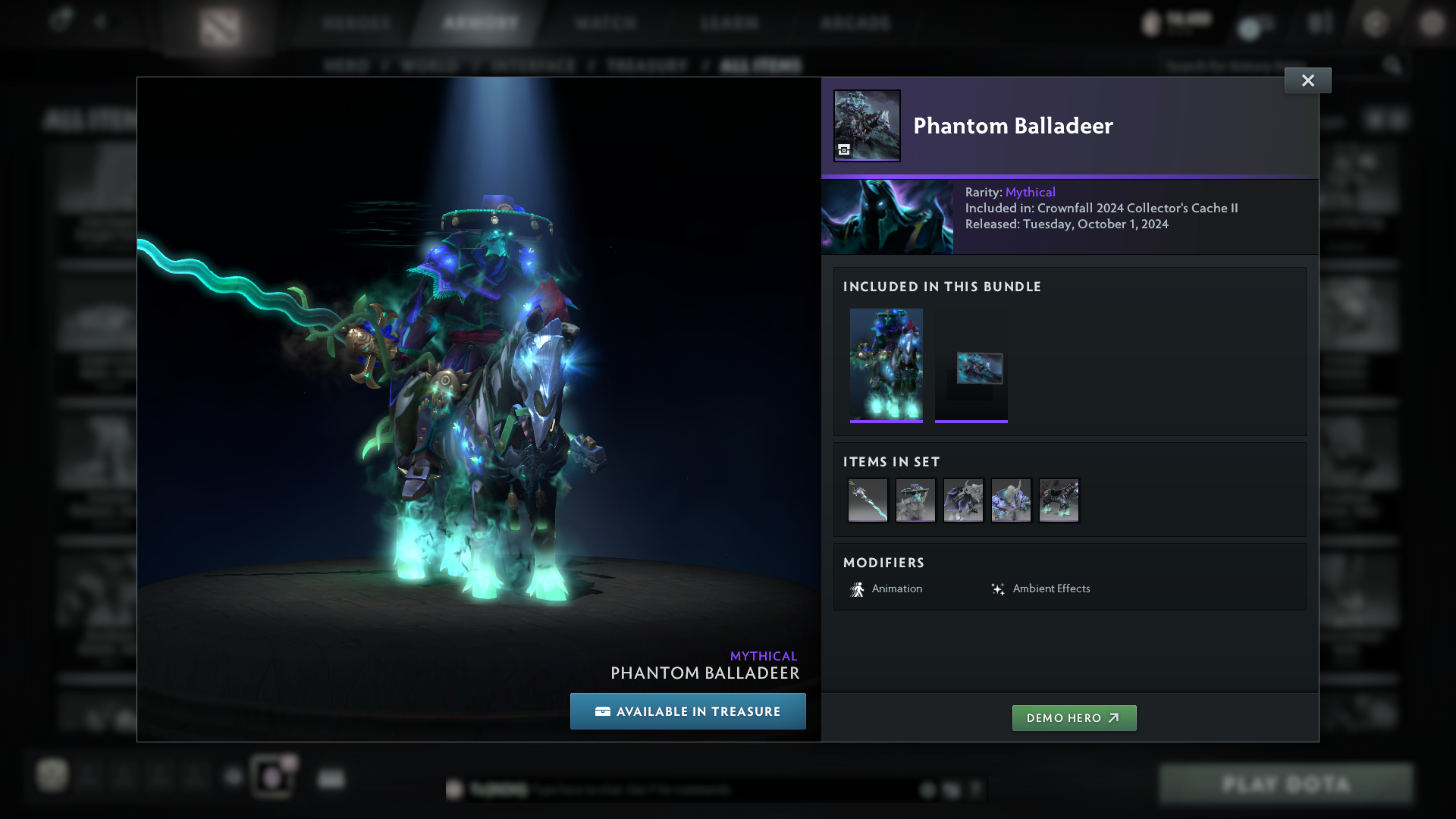Open the Crownfall Collector's Cache treasure image
The image size is (1456, 819).
887,217
